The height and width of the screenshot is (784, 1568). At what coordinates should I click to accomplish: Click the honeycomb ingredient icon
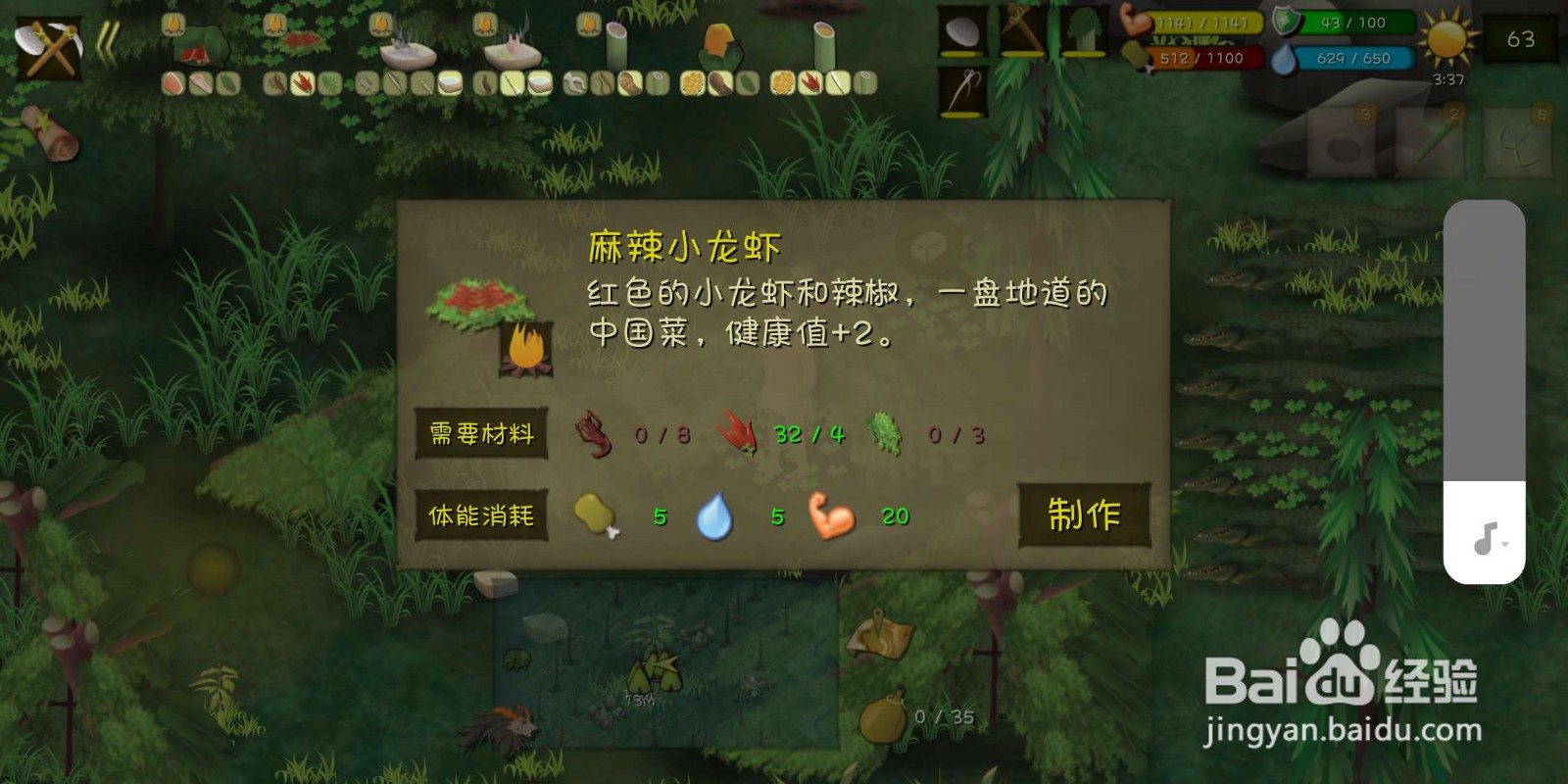point(689,82)
